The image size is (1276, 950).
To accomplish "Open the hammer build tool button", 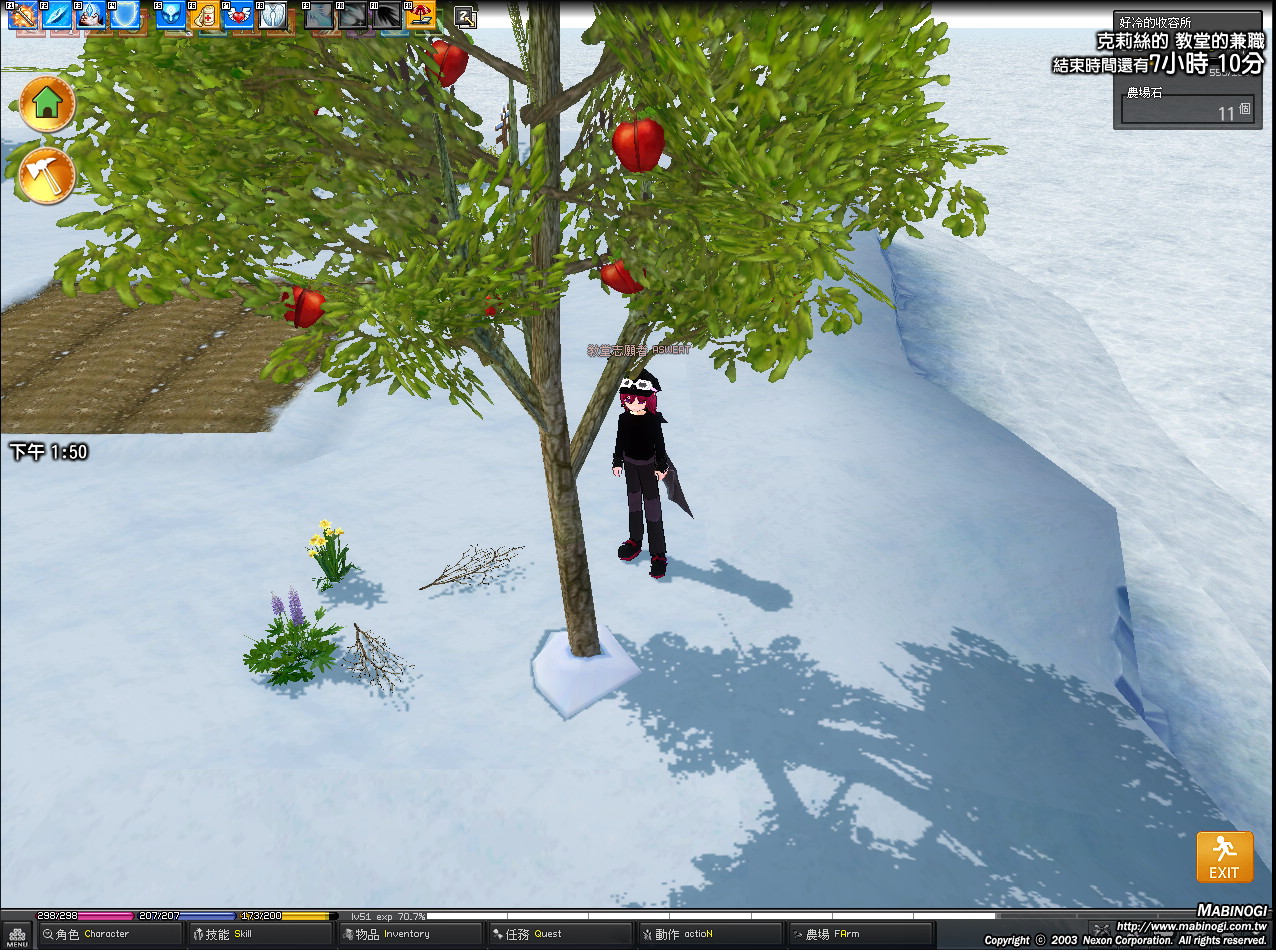I will click(47, 175).
